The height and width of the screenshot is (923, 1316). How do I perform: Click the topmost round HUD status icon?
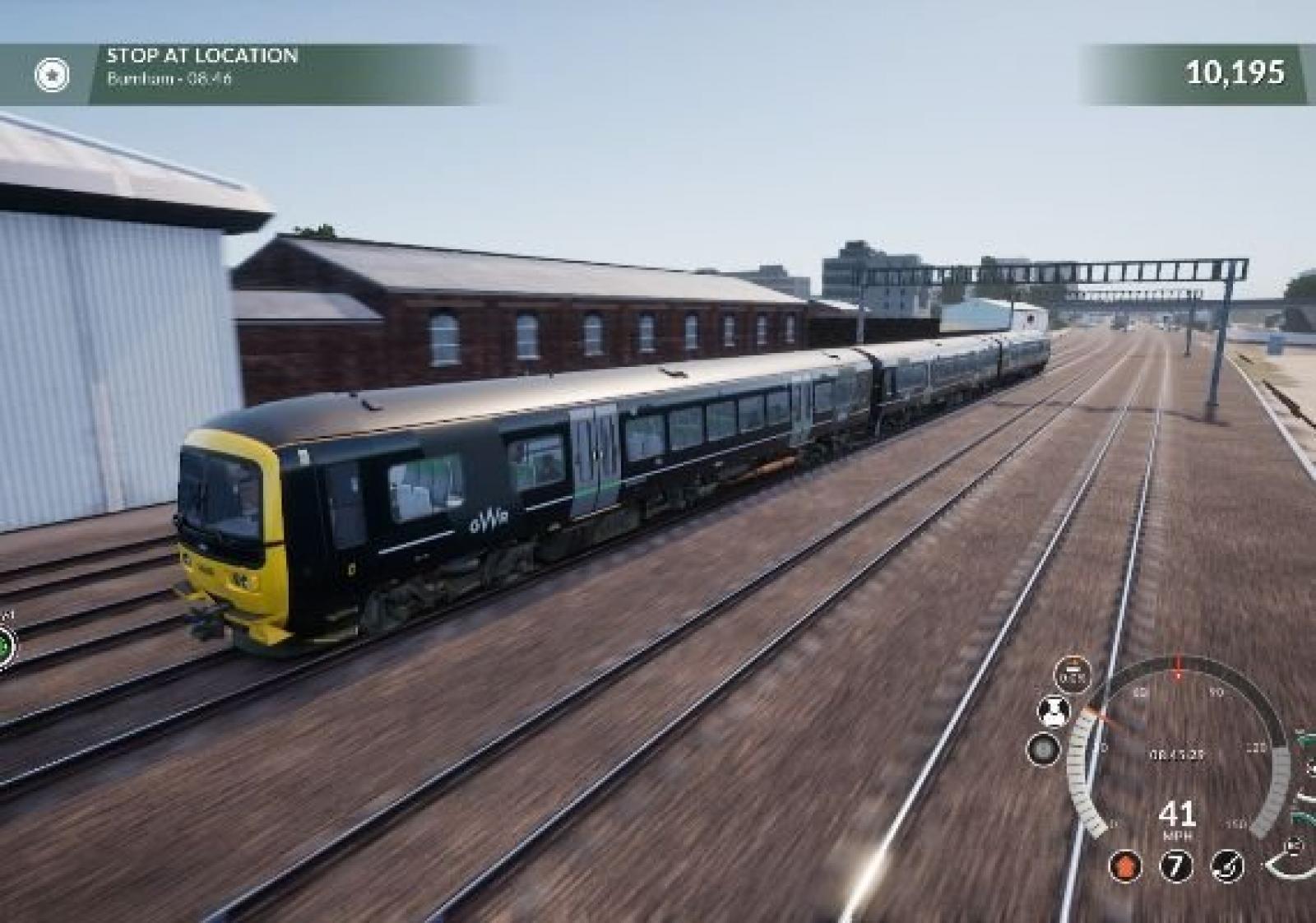[1073, 675]
